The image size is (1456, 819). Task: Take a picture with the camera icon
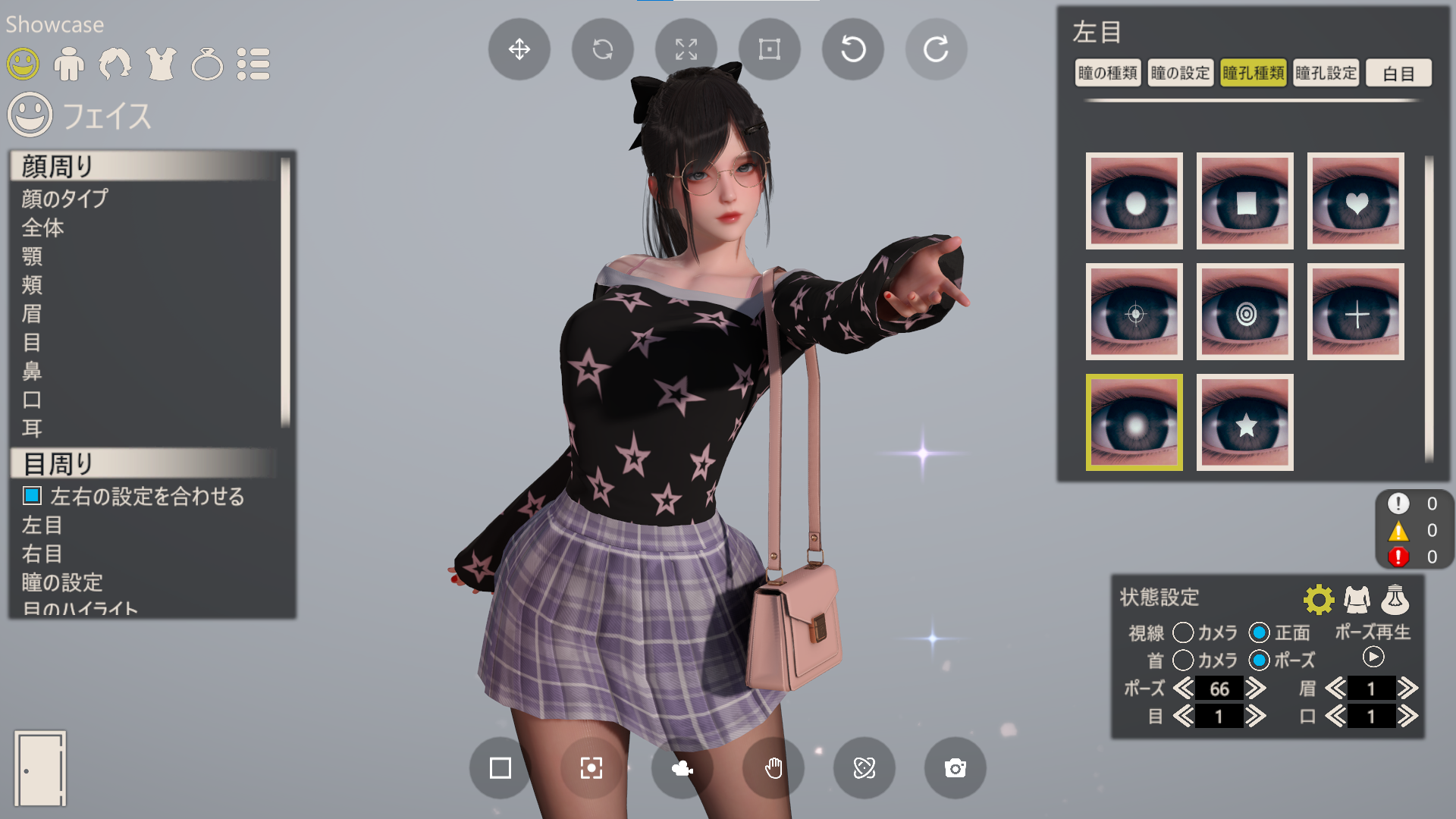[955, 768]
